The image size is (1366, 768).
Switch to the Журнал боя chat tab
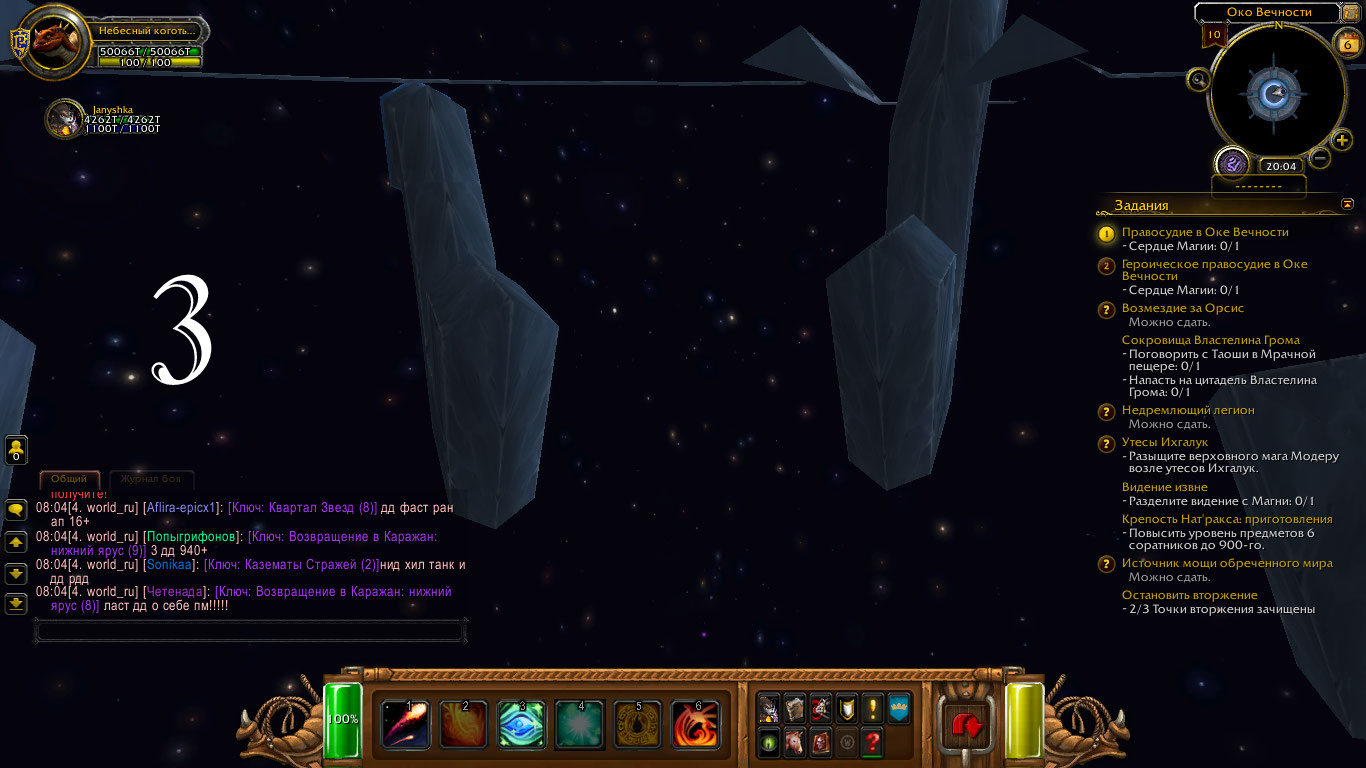pos(151,479)
